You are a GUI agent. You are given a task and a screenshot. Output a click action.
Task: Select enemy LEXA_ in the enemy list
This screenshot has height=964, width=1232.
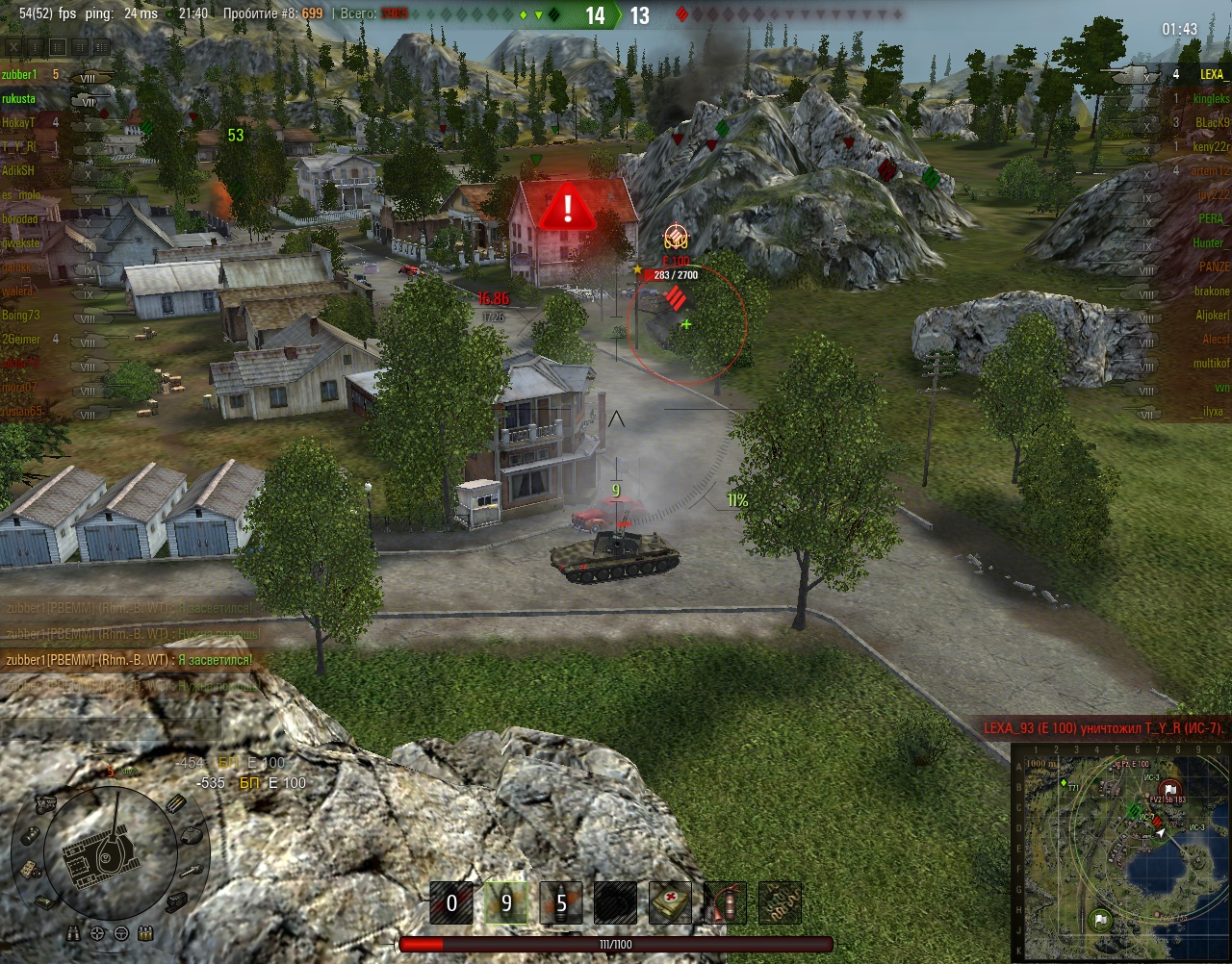pos(1213,74)
